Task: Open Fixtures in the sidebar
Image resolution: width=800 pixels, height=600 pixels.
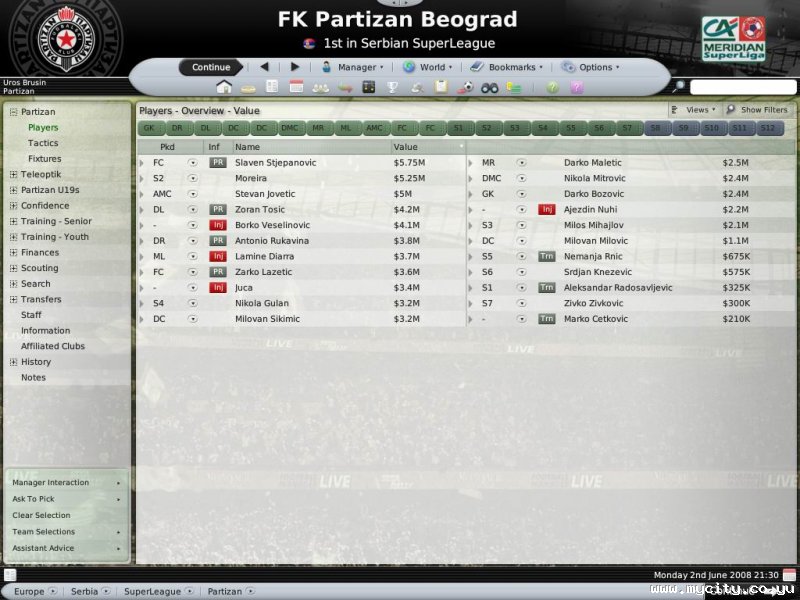Action: 44,159
